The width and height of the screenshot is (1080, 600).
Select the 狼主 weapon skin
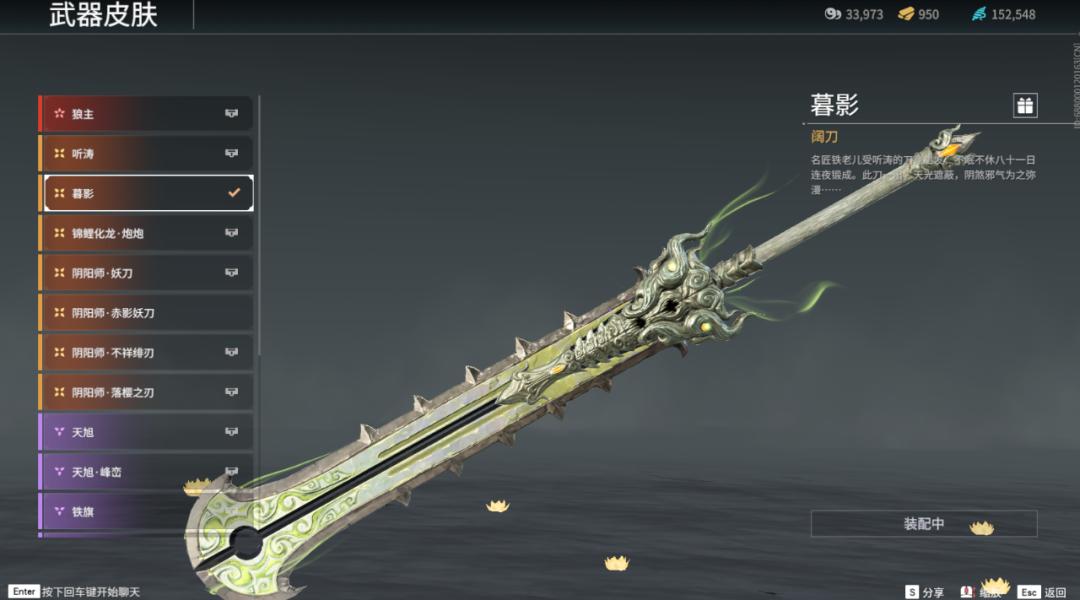[146, 114]
